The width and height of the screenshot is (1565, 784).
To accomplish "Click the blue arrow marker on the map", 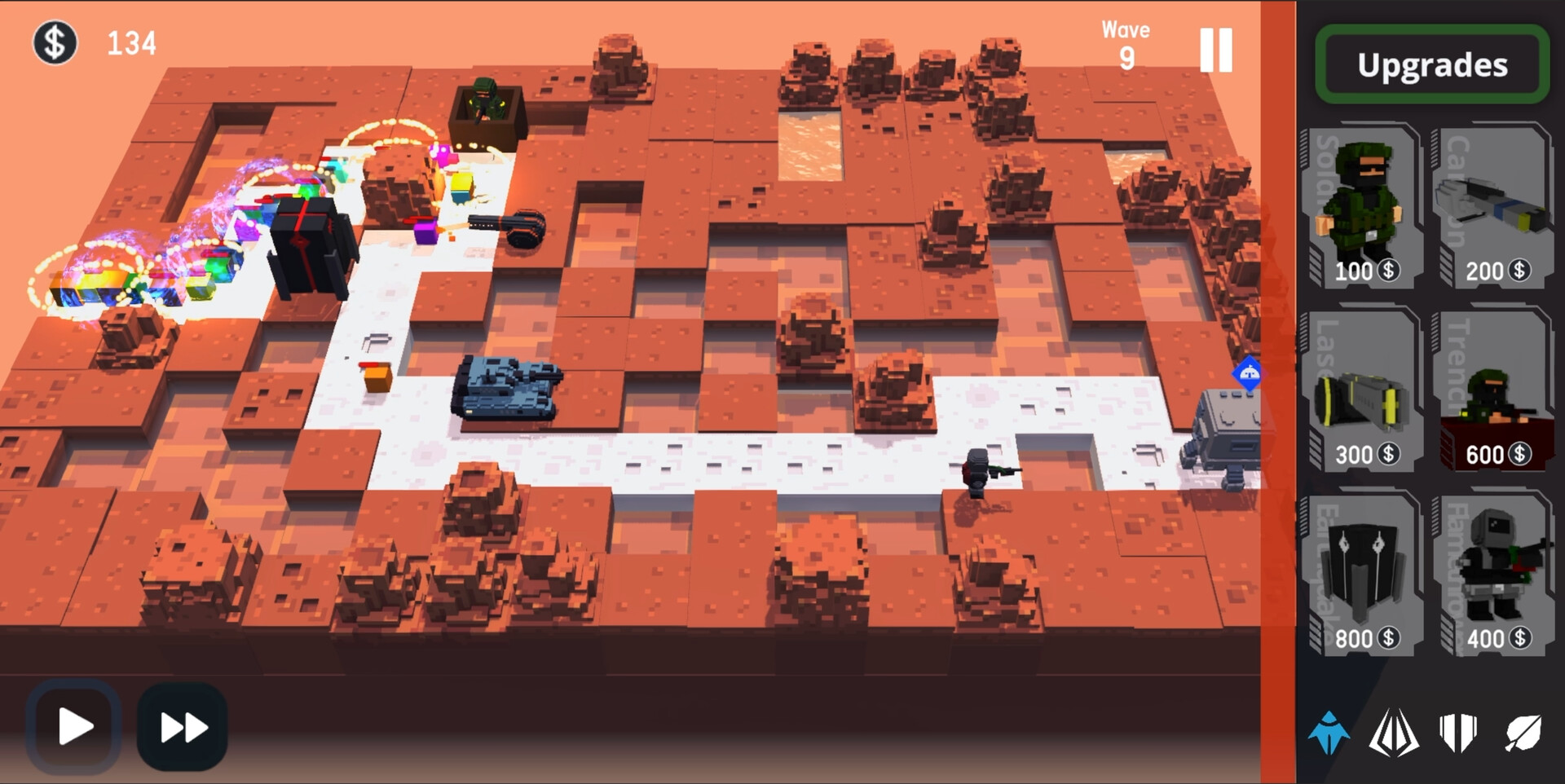I will [x=1248, y=372].
